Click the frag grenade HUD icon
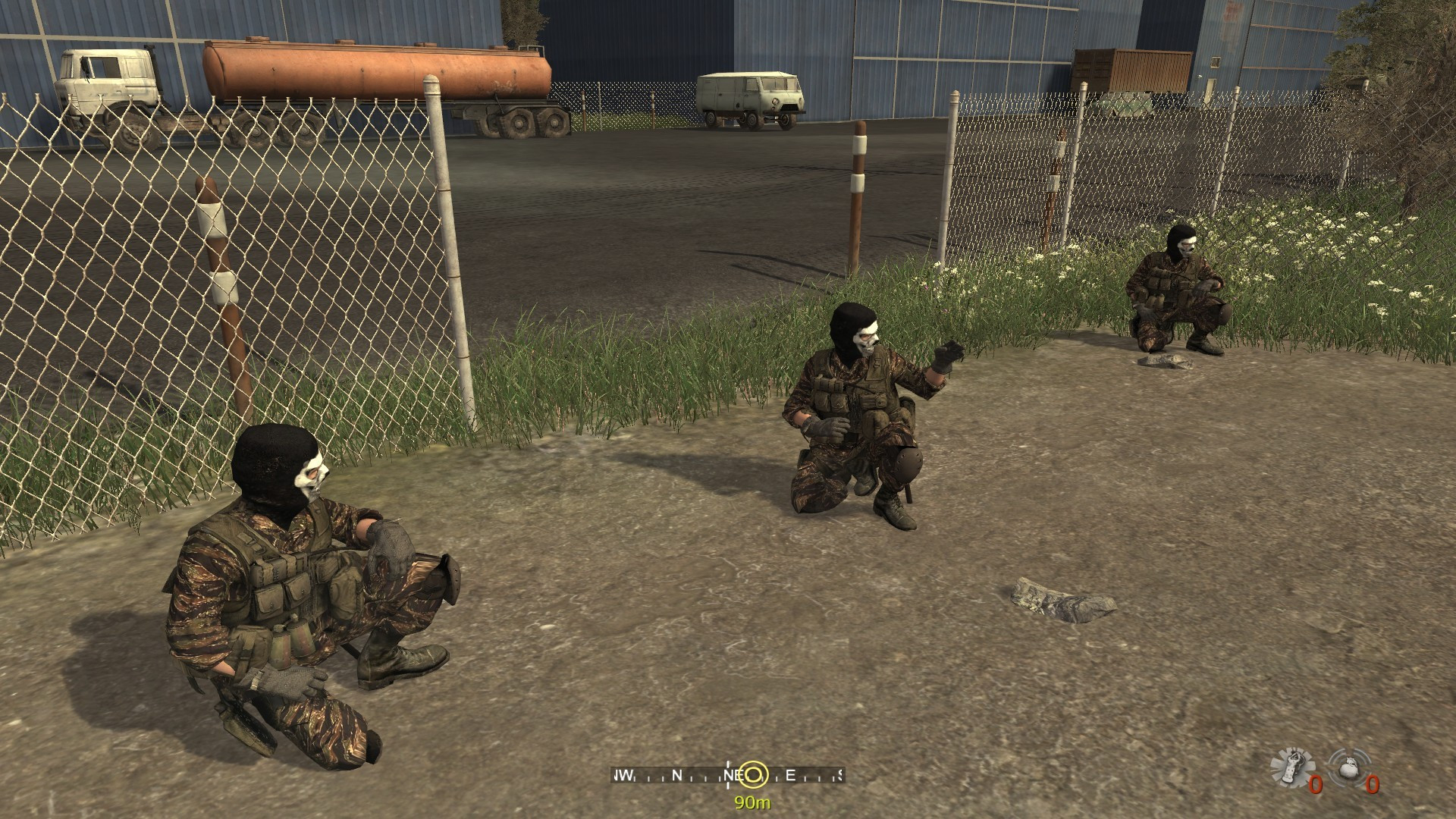This screenshot has height=819, width=1456. tap(1351, 767)
